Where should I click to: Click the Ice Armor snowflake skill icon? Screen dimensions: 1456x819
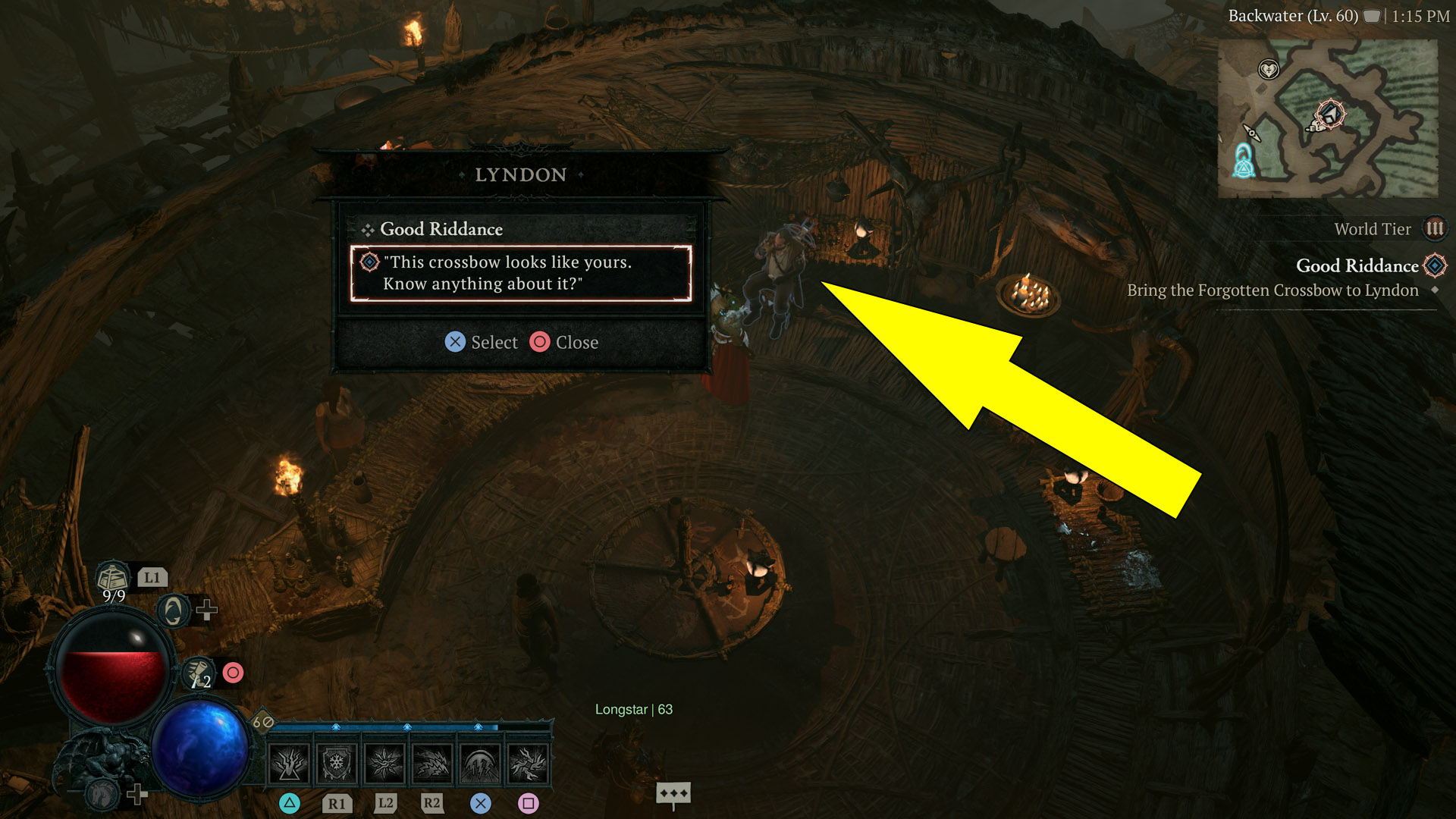coord(335,764)
